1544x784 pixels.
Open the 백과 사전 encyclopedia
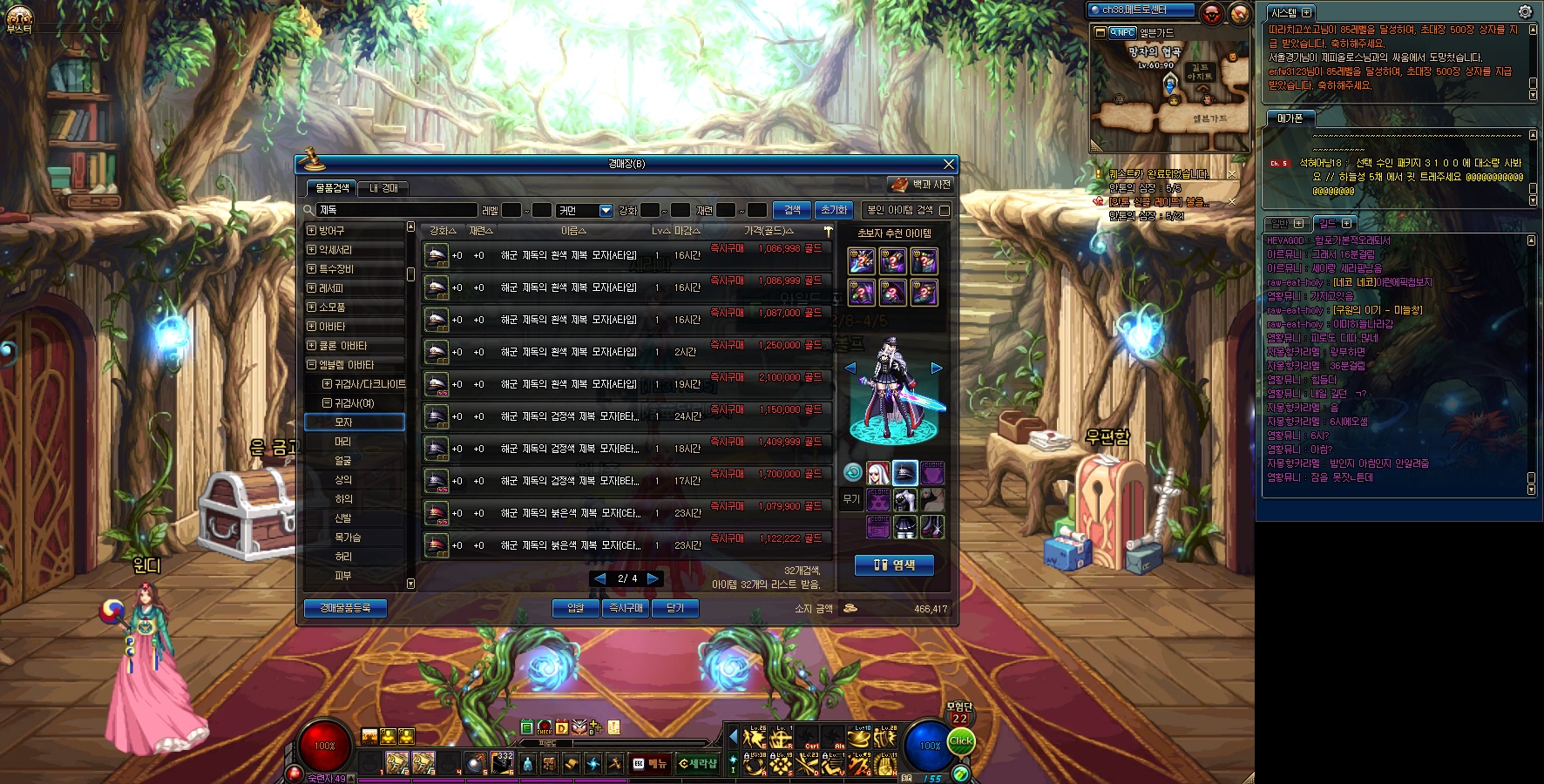922,185
